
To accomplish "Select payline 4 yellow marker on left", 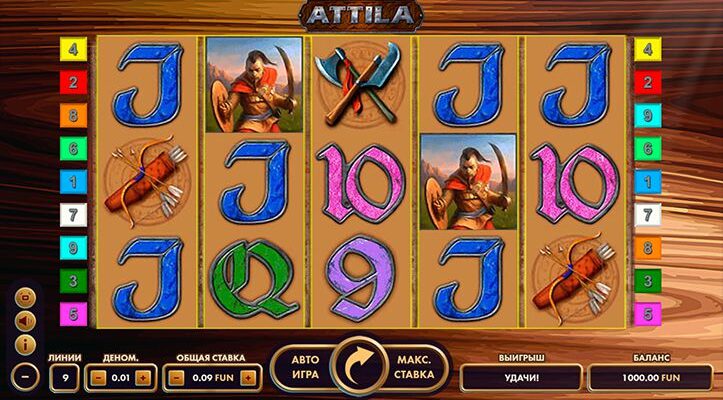I will tap(73, 48).
